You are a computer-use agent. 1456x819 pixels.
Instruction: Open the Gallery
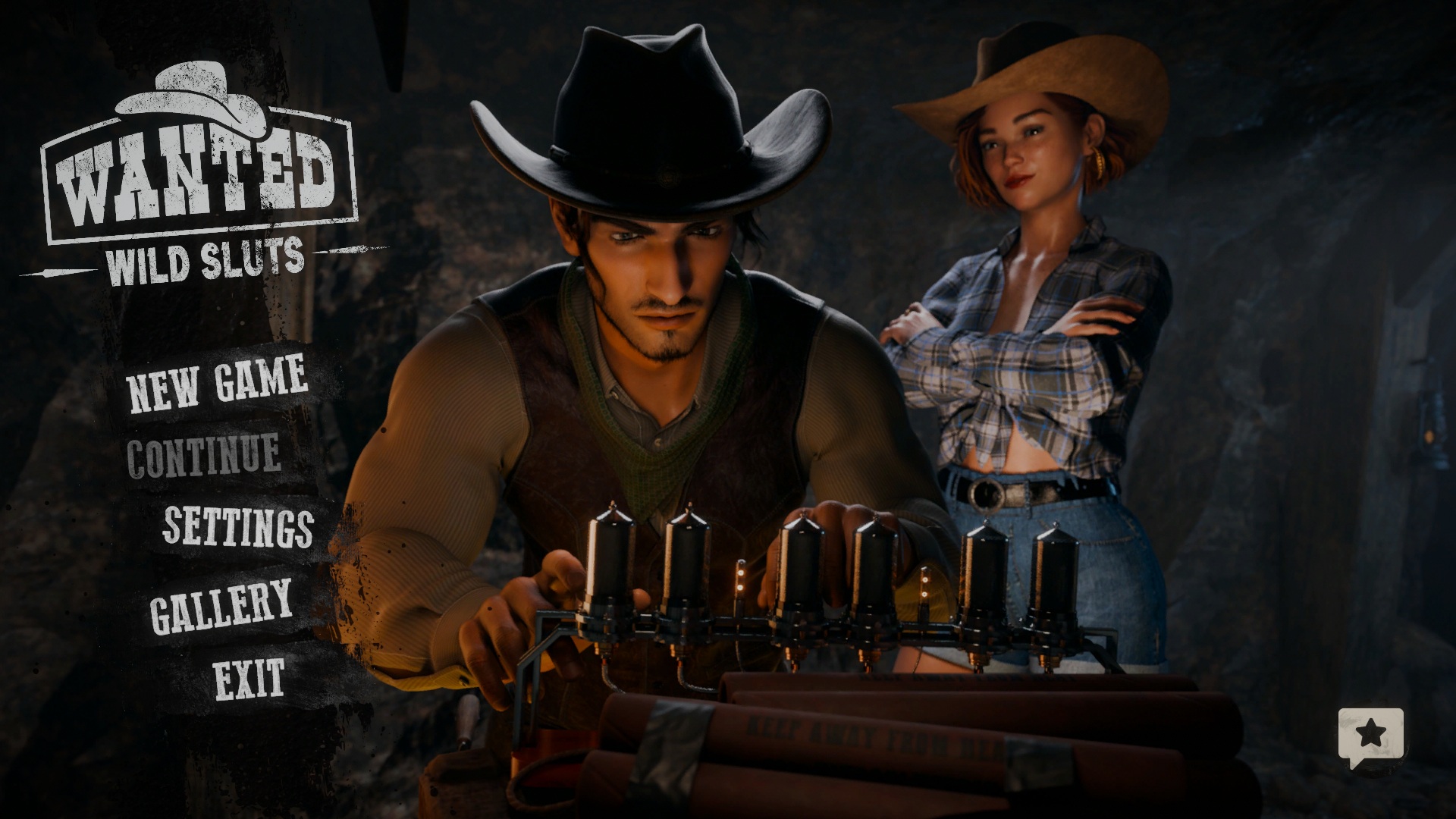coord(221,604)
